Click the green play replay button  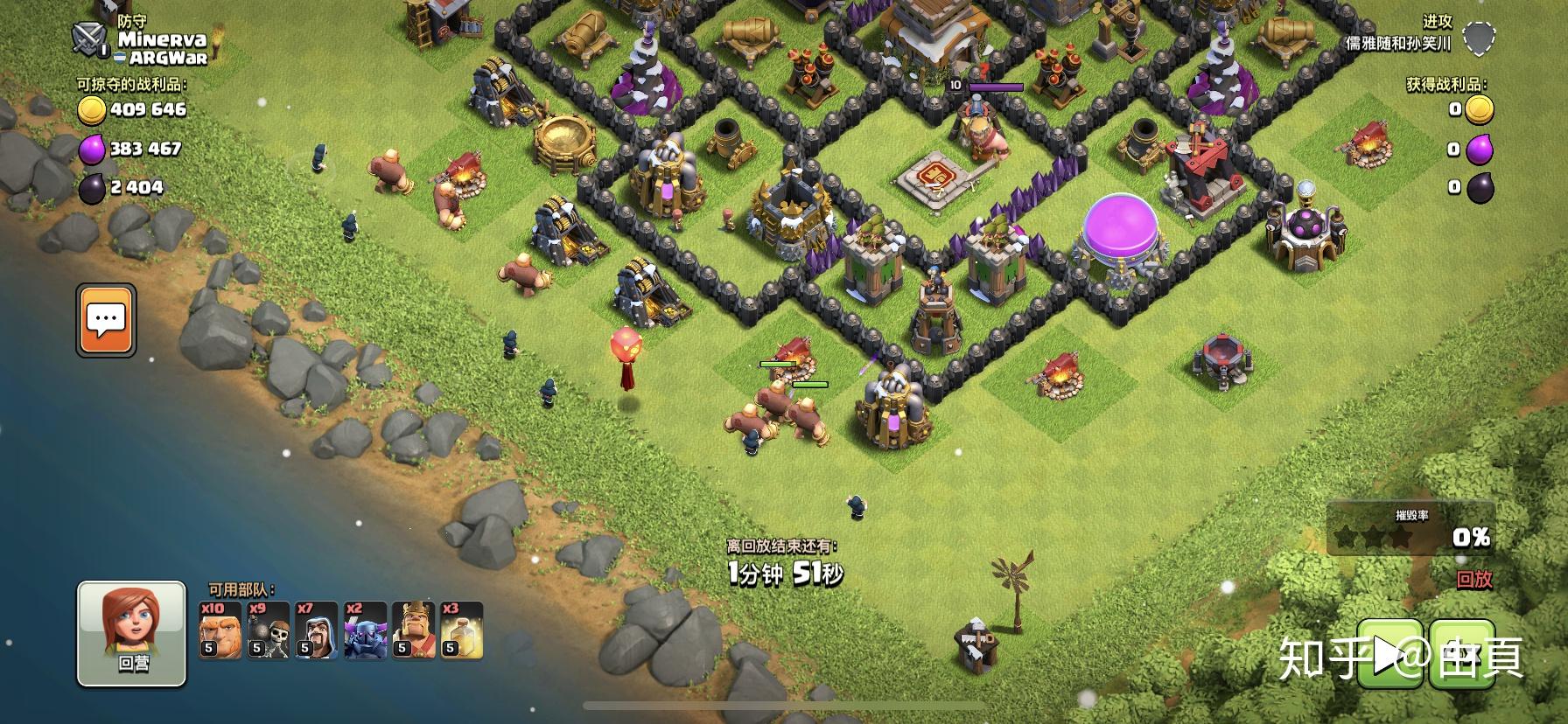pyautogui.click(x=1390, y=654)
